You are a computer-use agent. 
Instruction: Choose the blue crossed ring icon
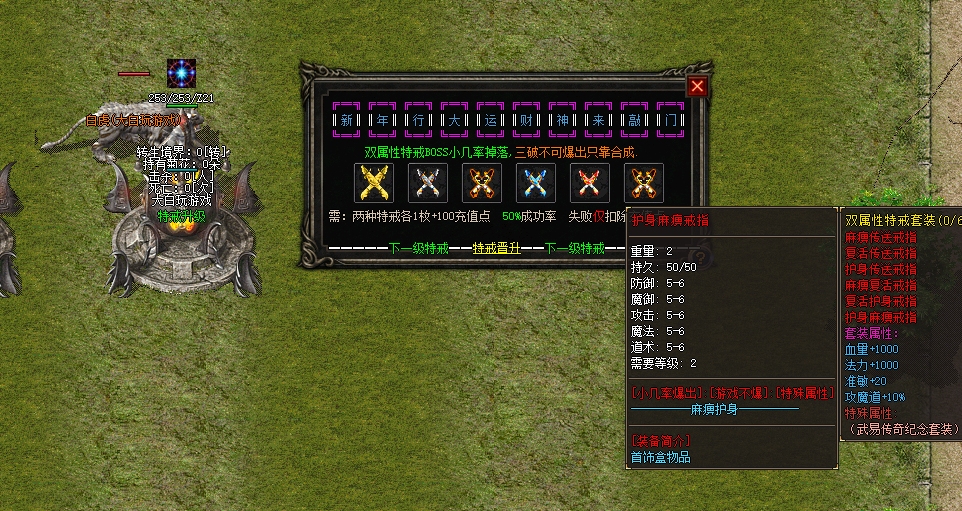point(533,183)
